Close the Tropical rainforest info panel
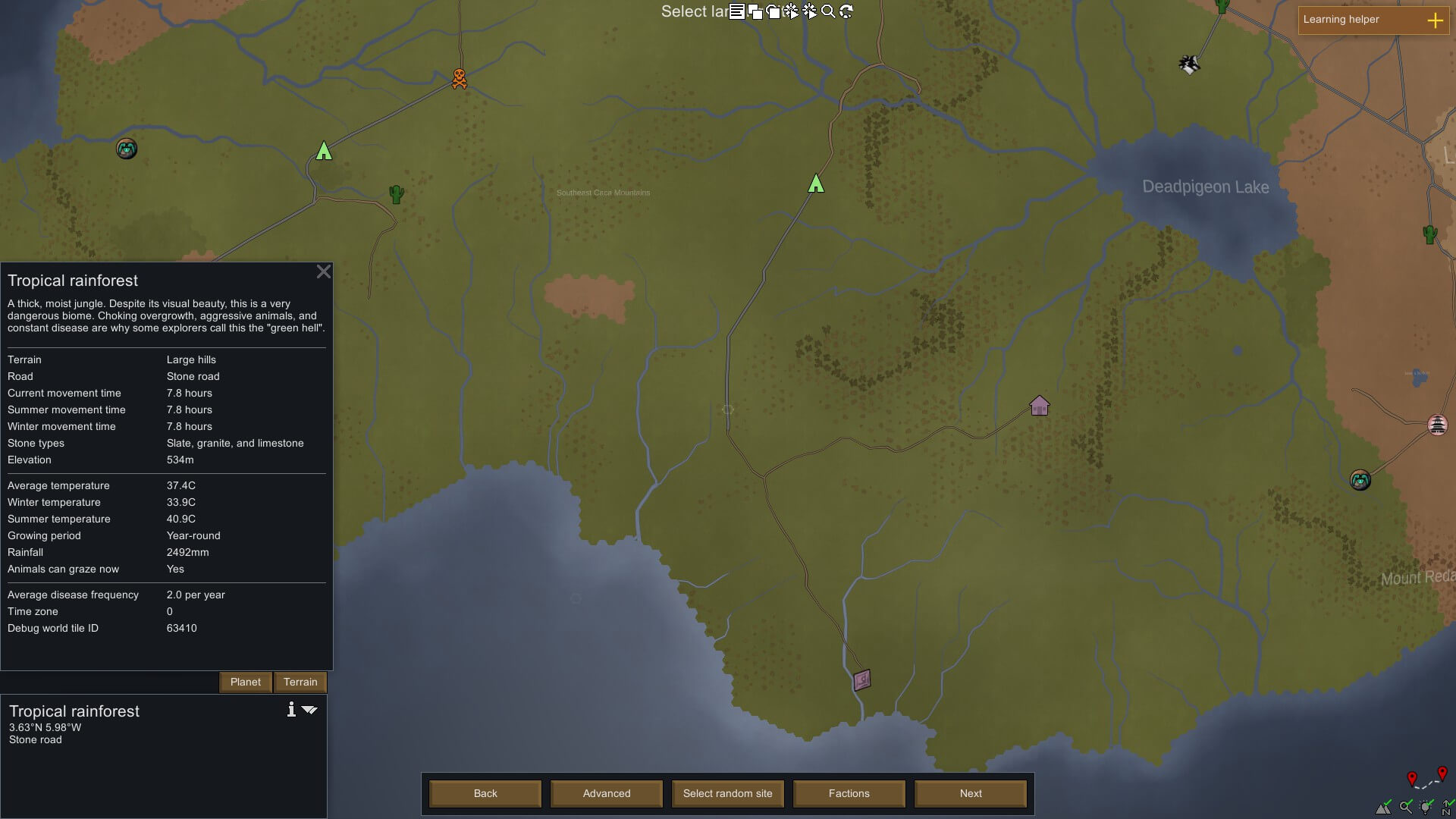This screenshot has width=1456, height=819. point(324,271)
